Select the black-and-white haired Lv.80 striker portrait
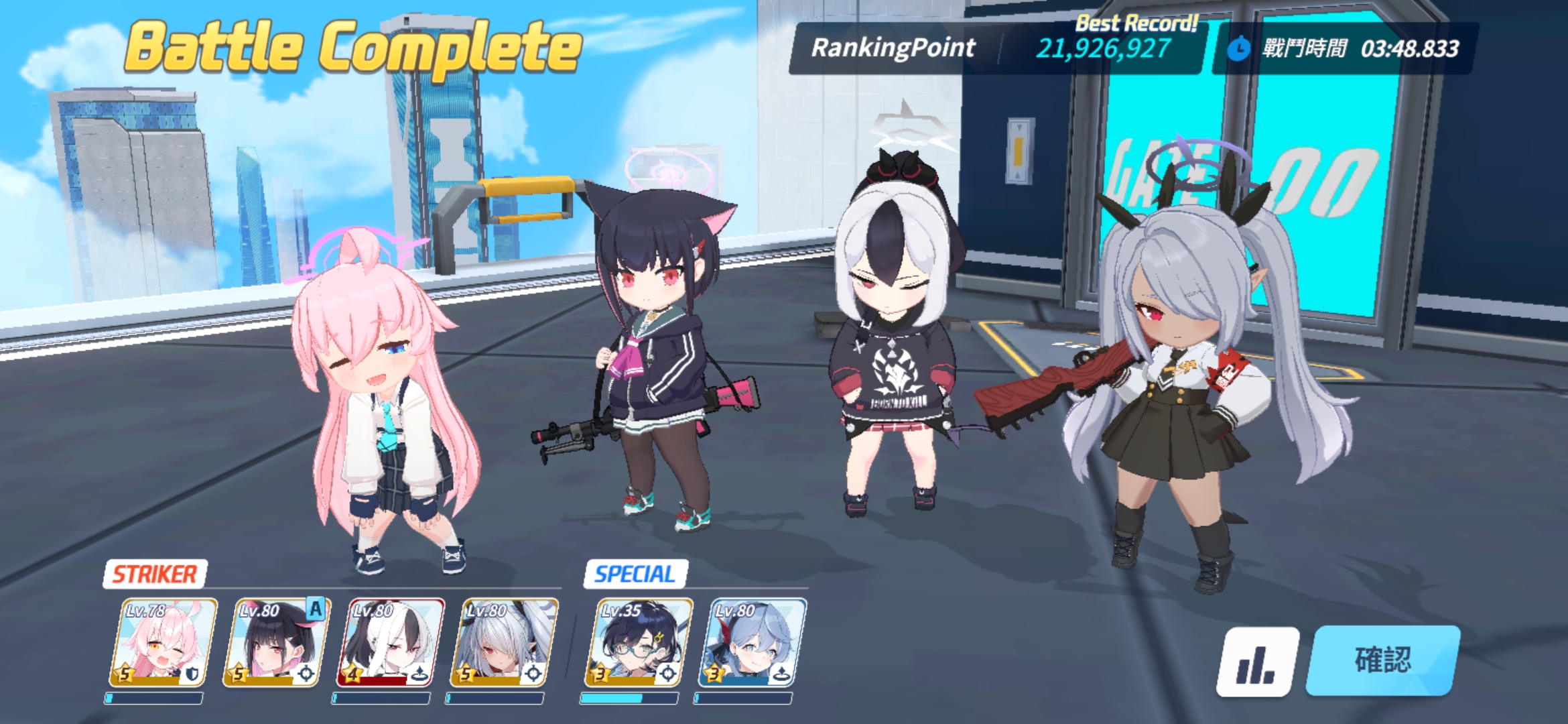1568x724 pixels. 390,643
